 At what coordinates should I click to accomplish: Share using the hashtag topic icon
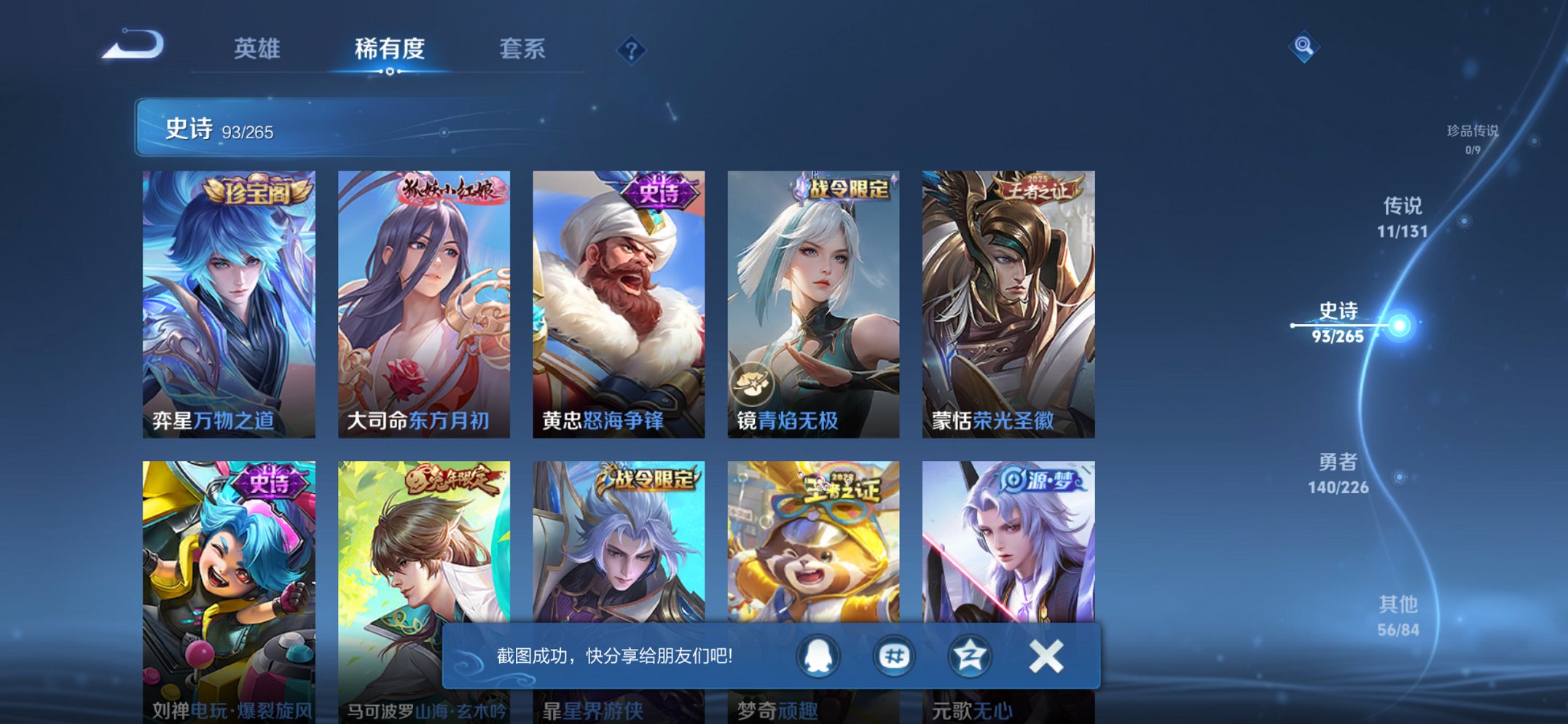click(894, 656)
